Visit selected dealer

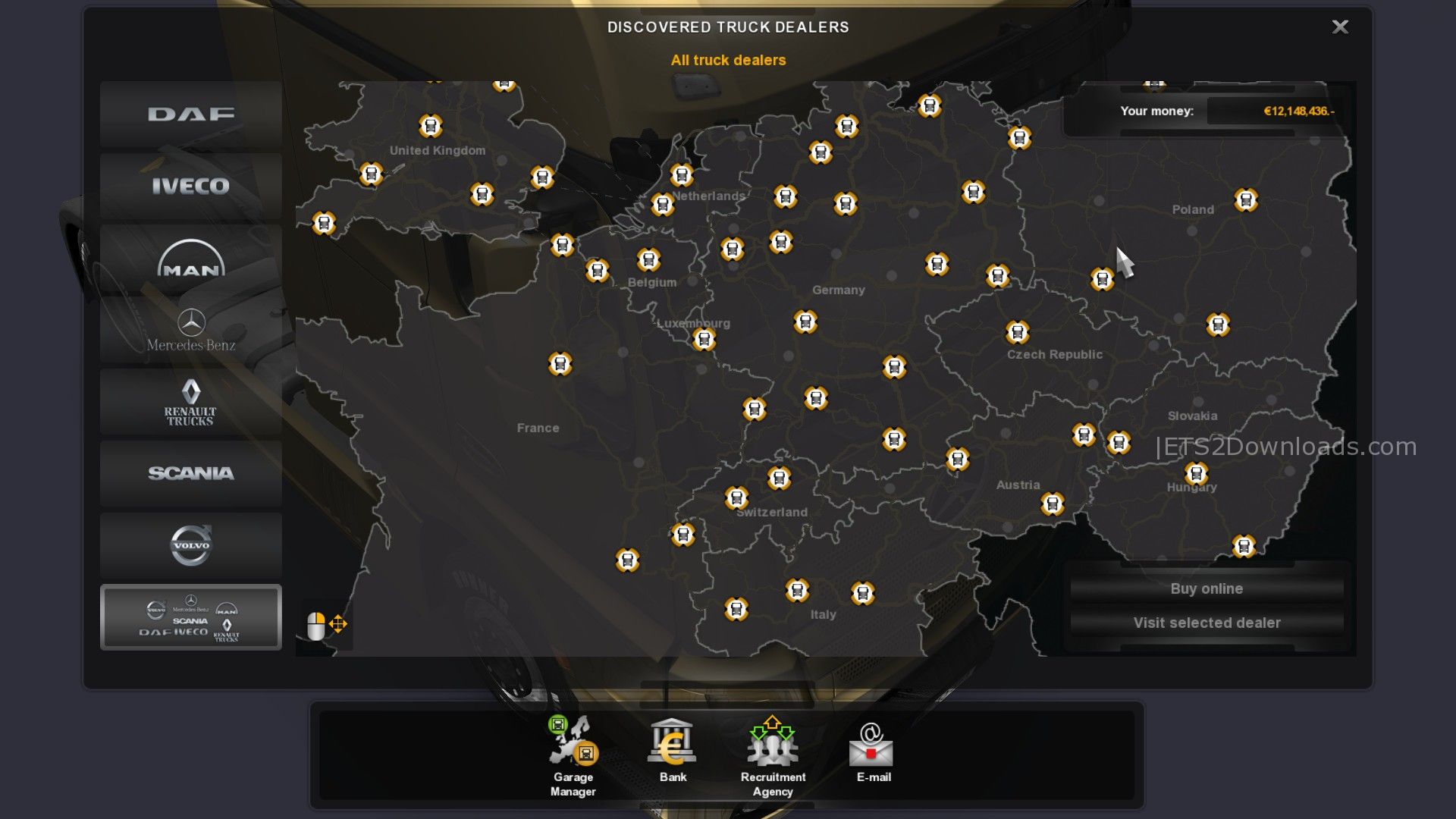point(1207,623)
